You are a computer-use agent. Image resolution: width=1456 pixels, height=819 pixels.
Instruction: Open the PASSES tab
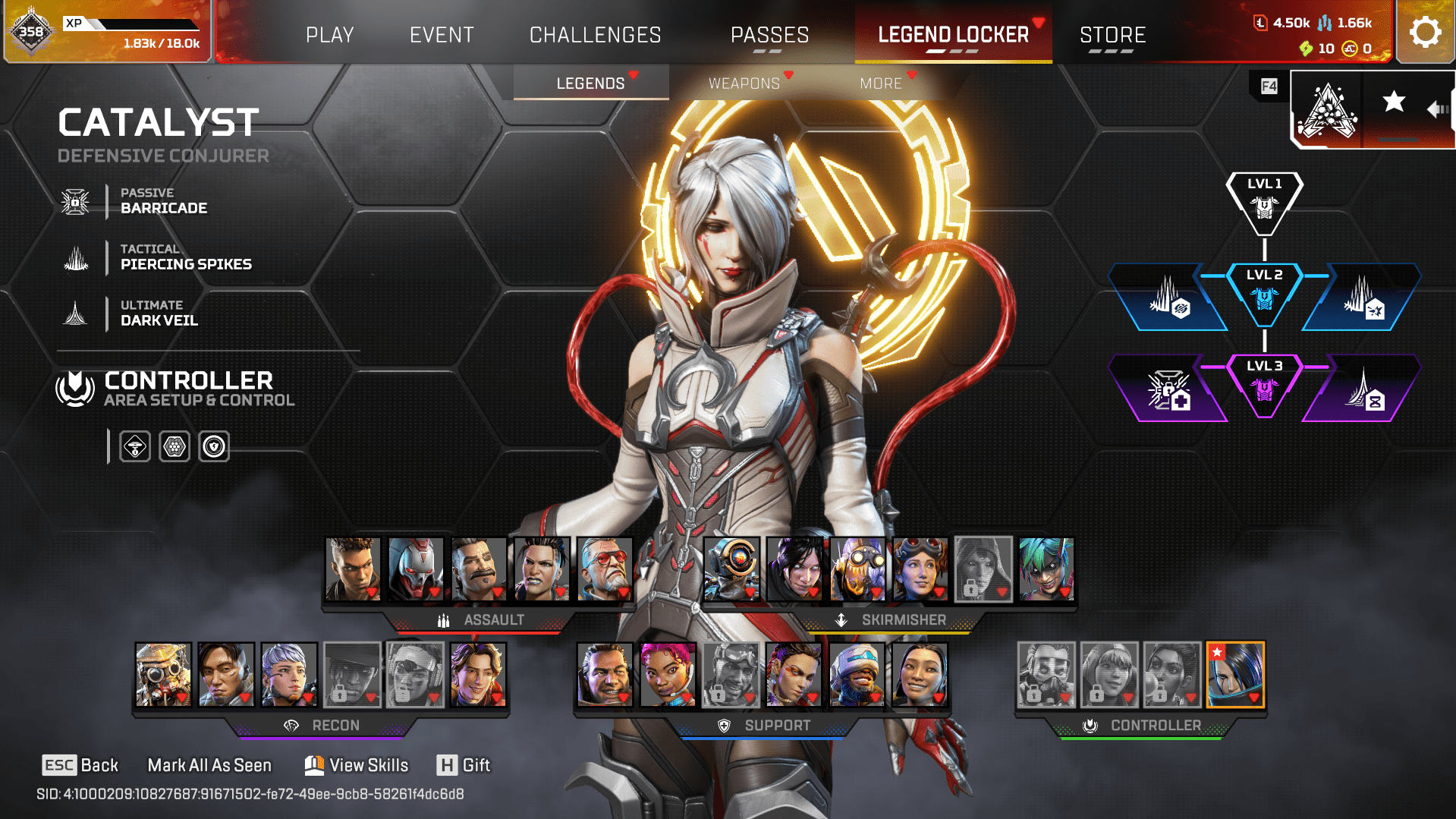tap(769, 34)
